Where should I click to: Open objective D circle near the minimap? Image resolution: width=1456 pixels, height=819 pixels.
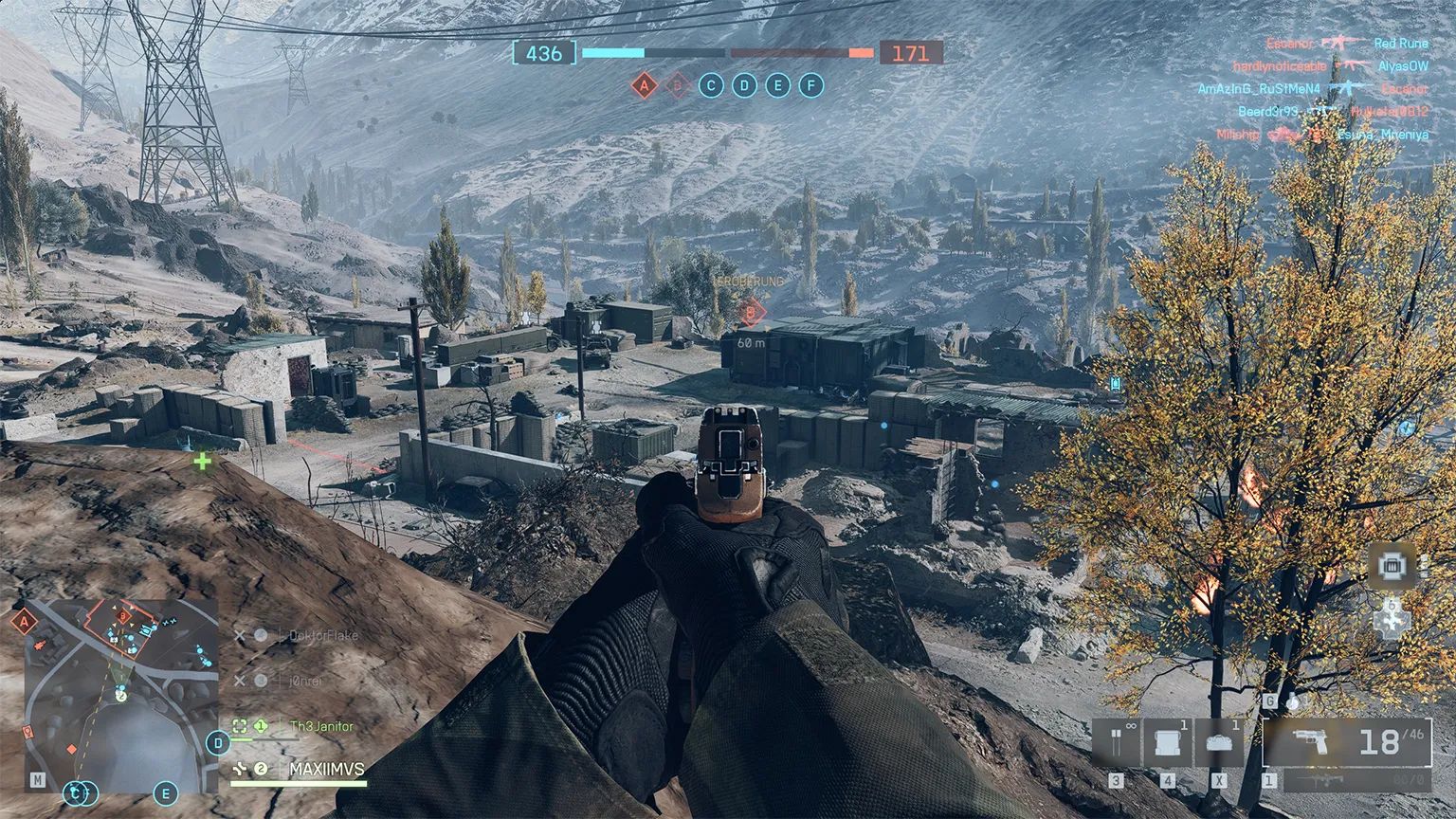click(x=217, y=742)
